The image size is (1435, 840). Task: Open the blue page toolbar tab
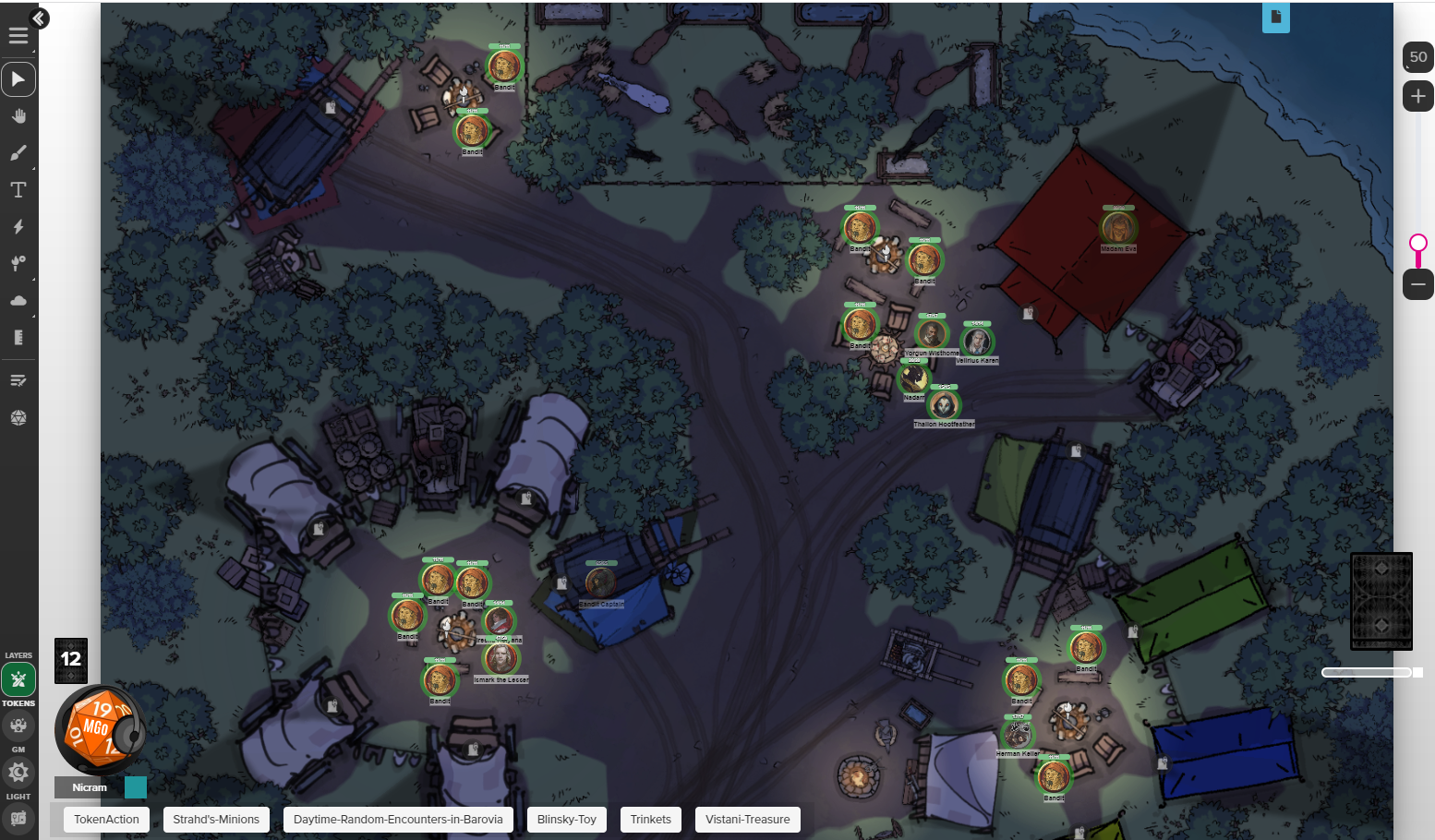[x=1276, y=18]
